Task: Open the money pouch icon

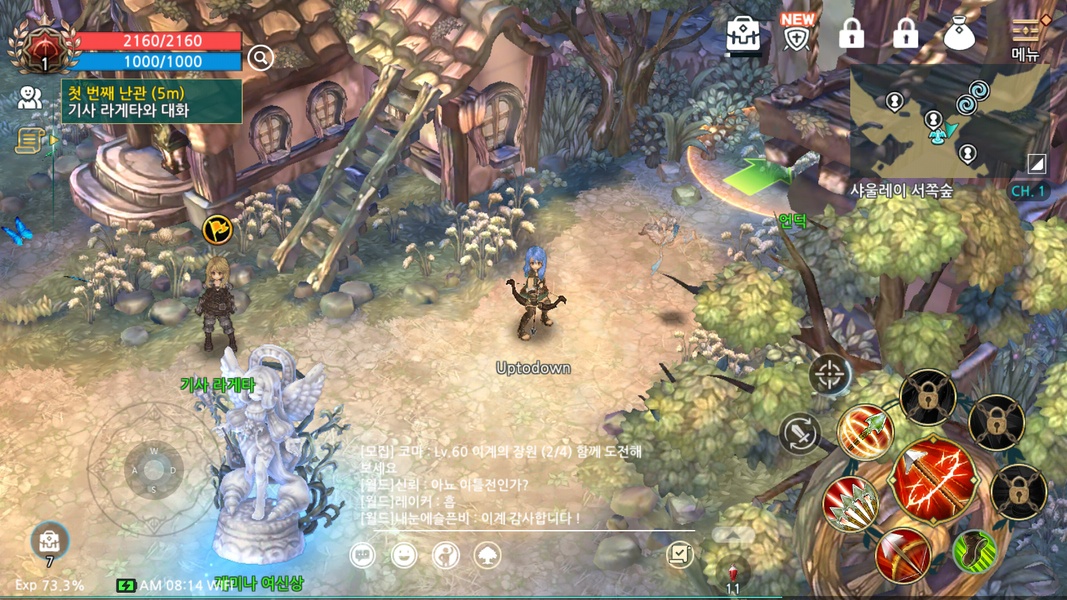Action: [960, 35]
